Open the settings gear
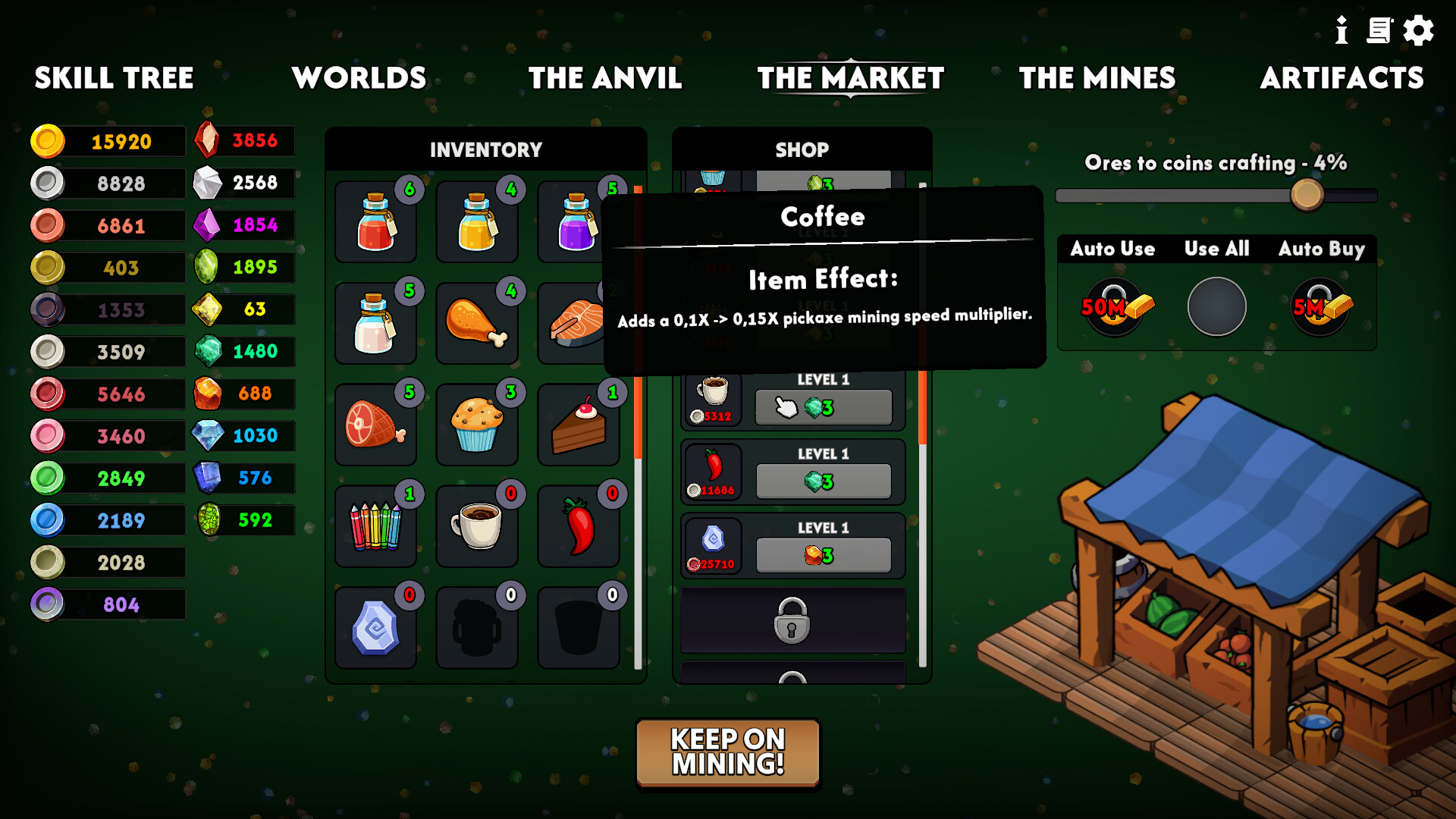Screen dimensions: 1456x819 coord(1417,31)
